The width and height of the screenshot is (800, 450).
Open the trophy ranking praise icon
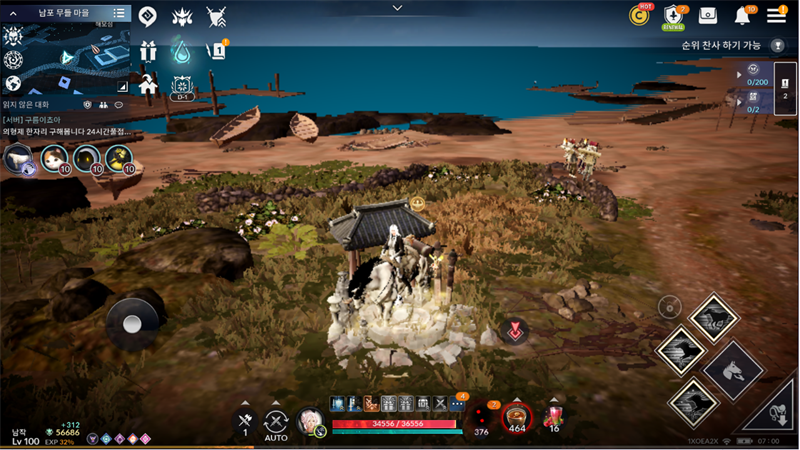coord(777,45)
